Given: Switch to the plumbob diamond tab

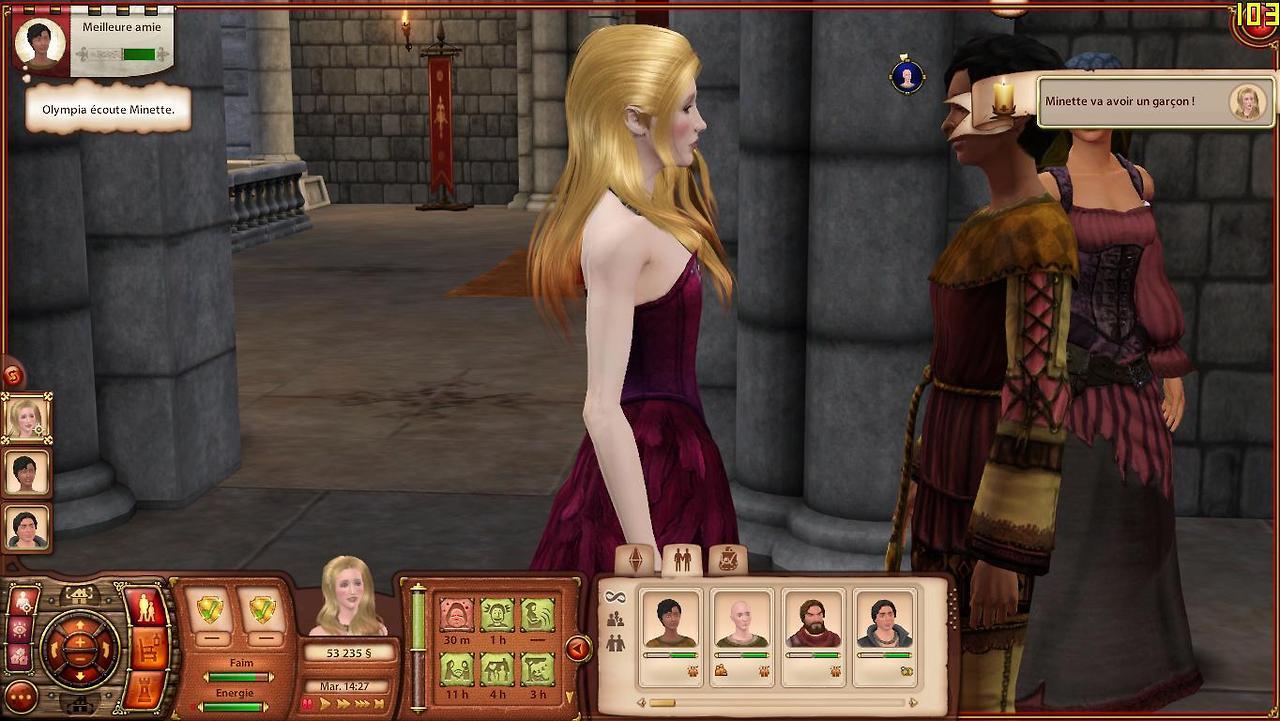Looking at the screenshot, I should point(636,561).
